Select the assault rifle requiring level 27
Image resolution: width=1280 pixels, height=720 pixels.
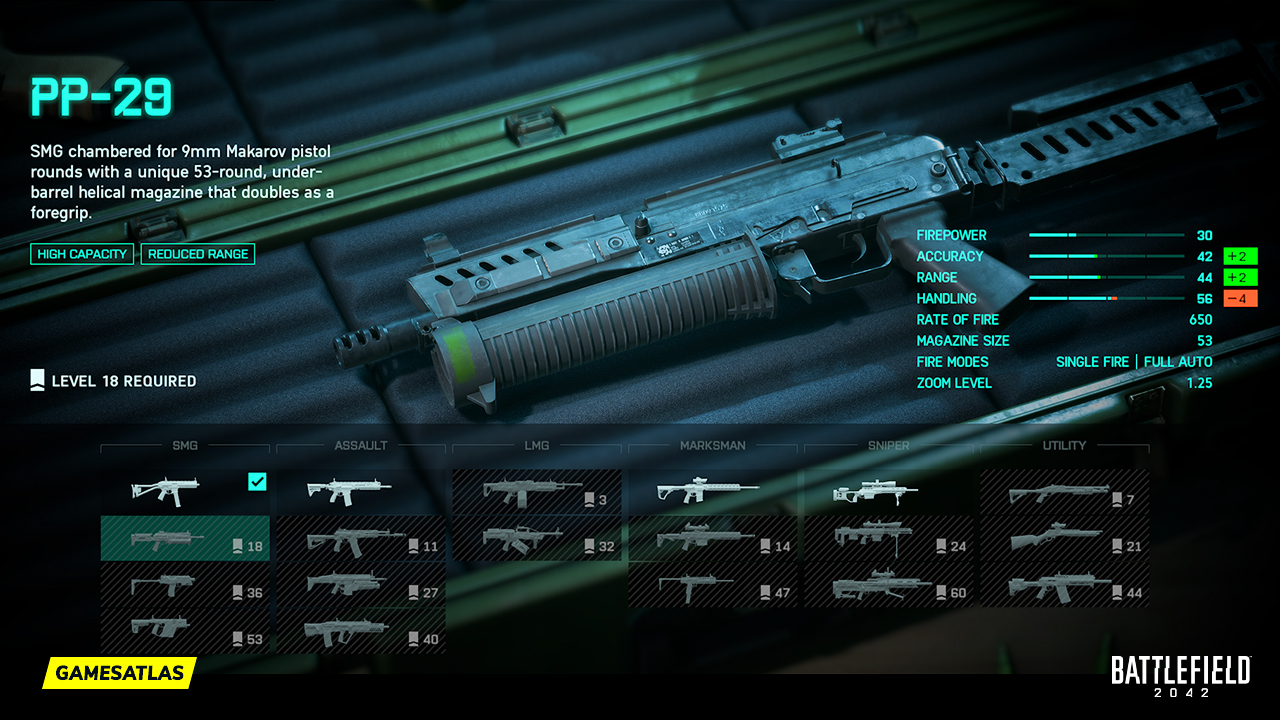tap(360, 586)
